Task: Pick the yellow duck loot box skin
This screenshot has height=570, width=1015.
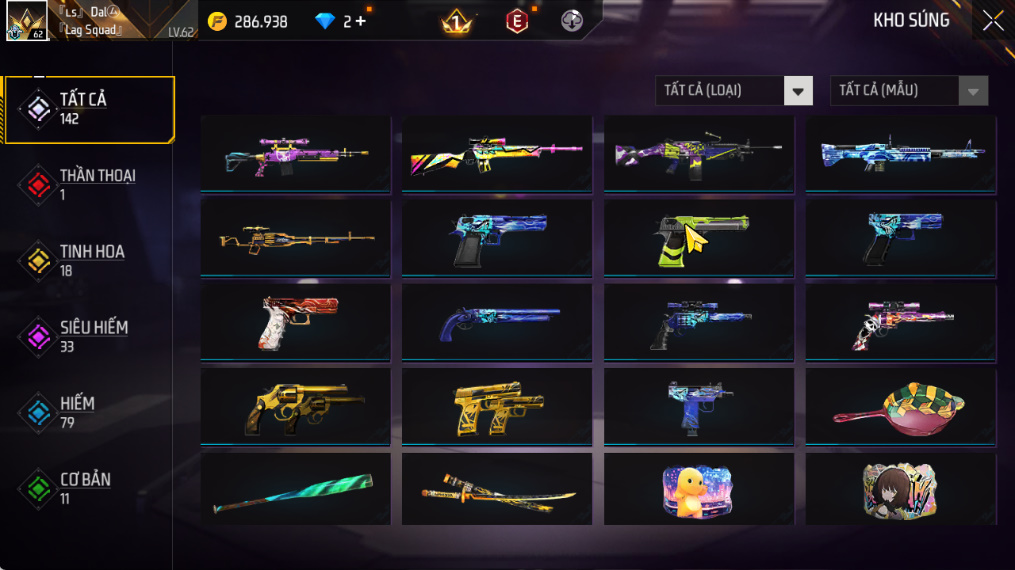Action: [x=698, y=491]
